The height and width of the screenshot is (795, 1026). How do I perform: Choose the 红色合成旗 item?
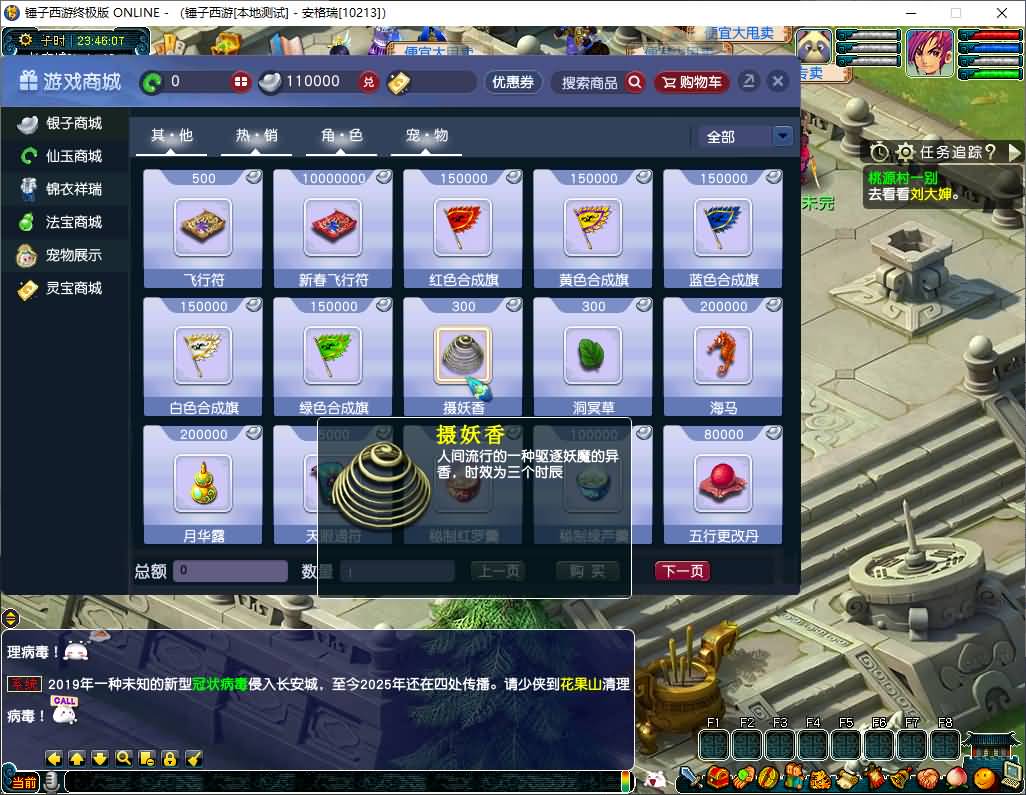(463, 228)
